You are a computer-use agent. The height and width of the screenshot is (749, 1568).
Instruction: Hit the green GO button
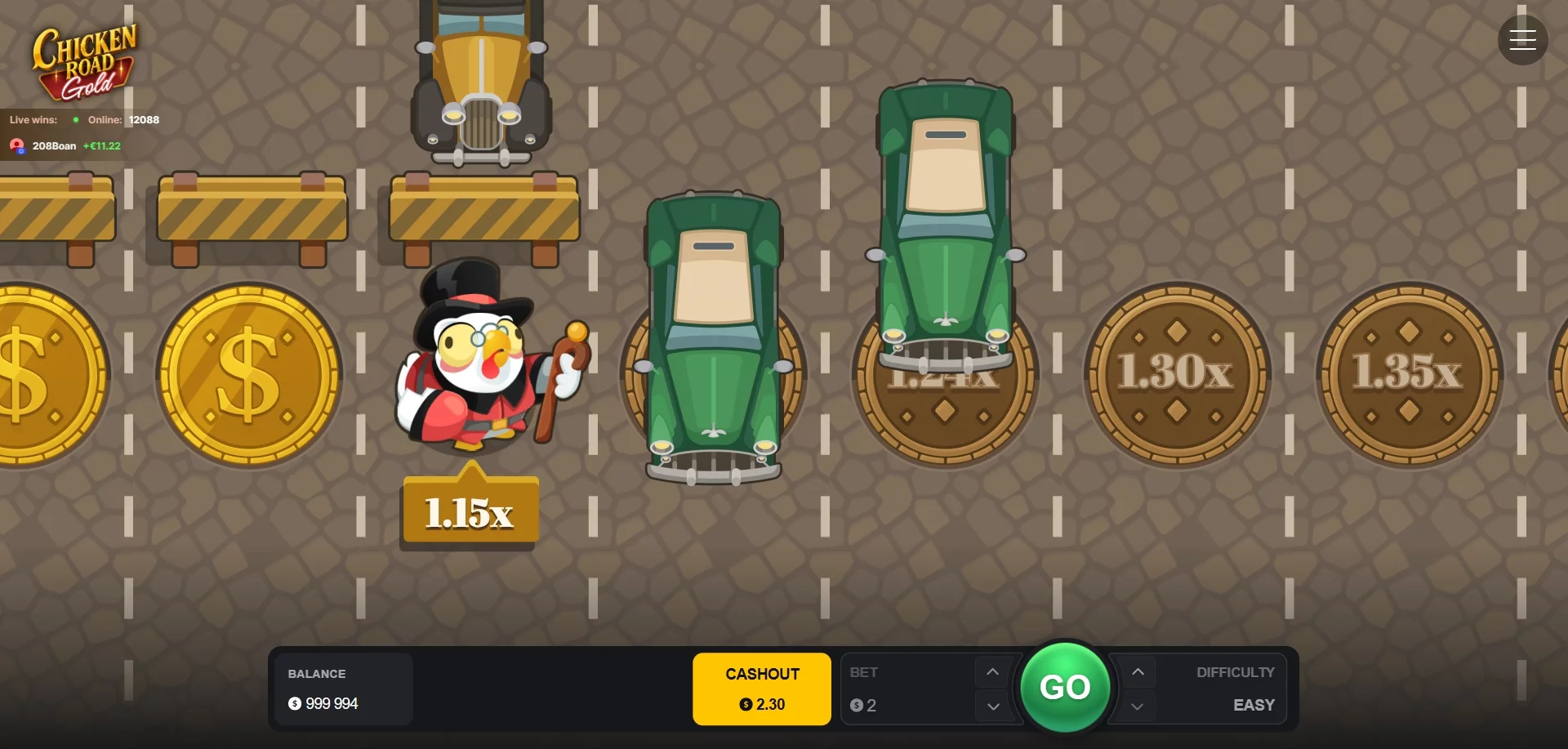(1065, 687)
